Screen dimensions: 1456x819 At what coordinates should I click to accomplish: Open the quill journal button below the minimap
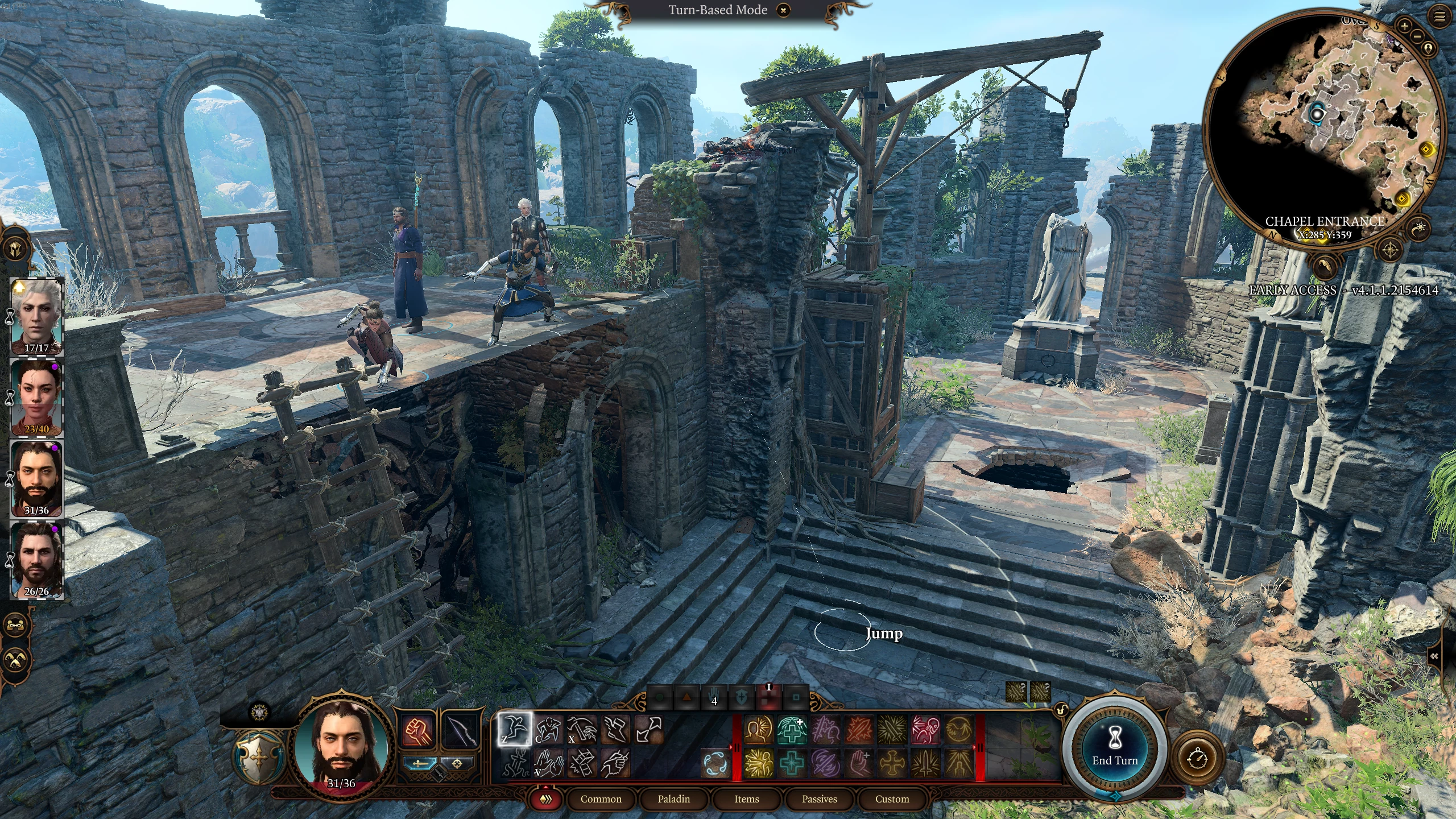coord(1324,264)
